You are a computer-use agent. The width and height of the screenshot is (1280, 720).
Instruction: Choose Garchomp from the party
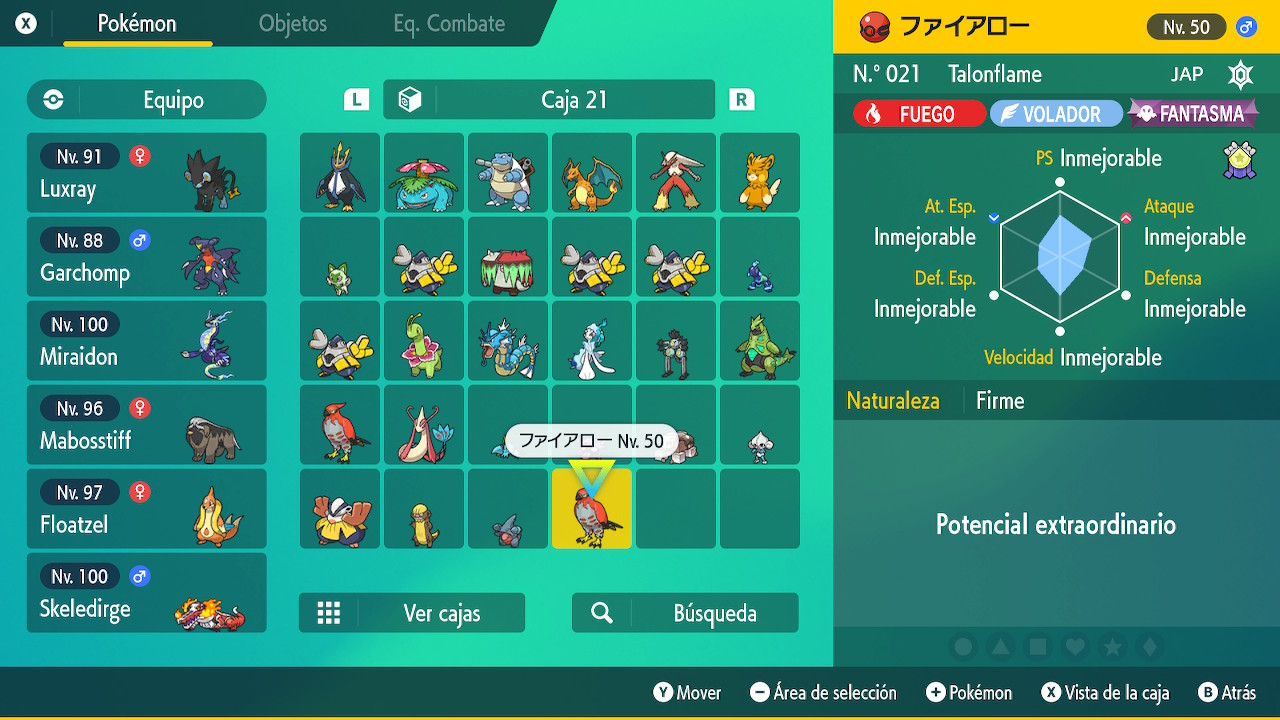tap(147, 257)
